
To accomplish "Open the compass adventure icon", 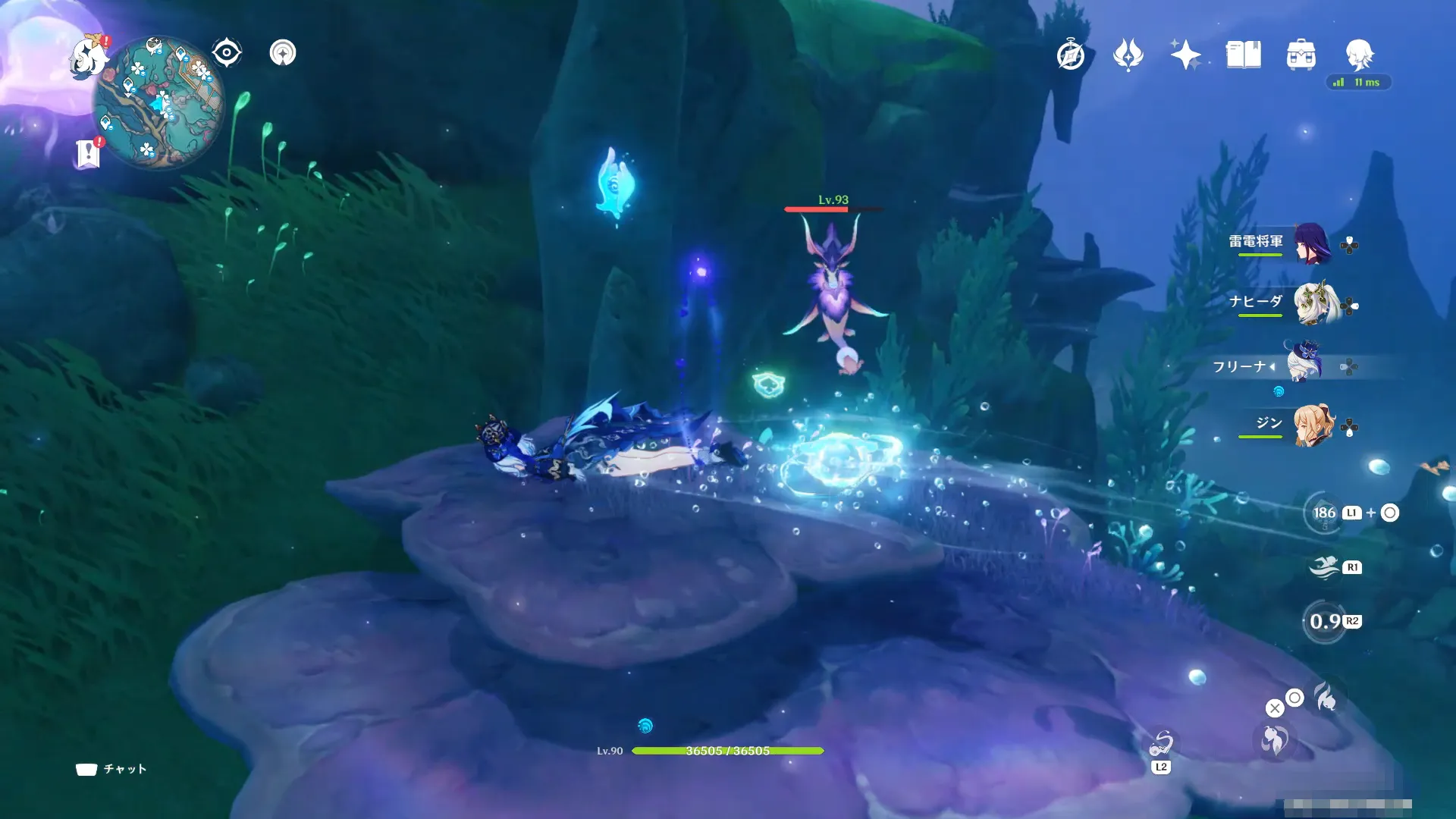I will pyautogui.click(x=1070, y=55).
